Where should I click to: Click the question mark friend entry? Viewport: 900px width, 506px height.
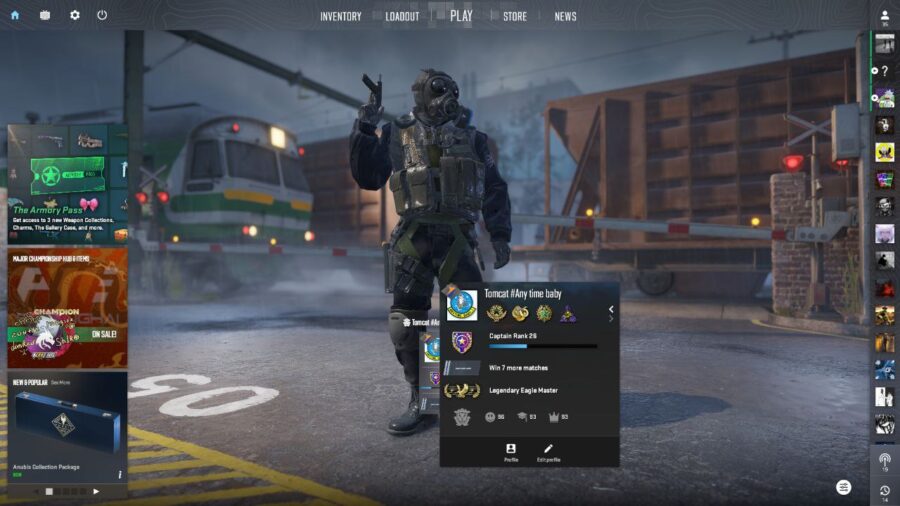click(x=885, y=71)
